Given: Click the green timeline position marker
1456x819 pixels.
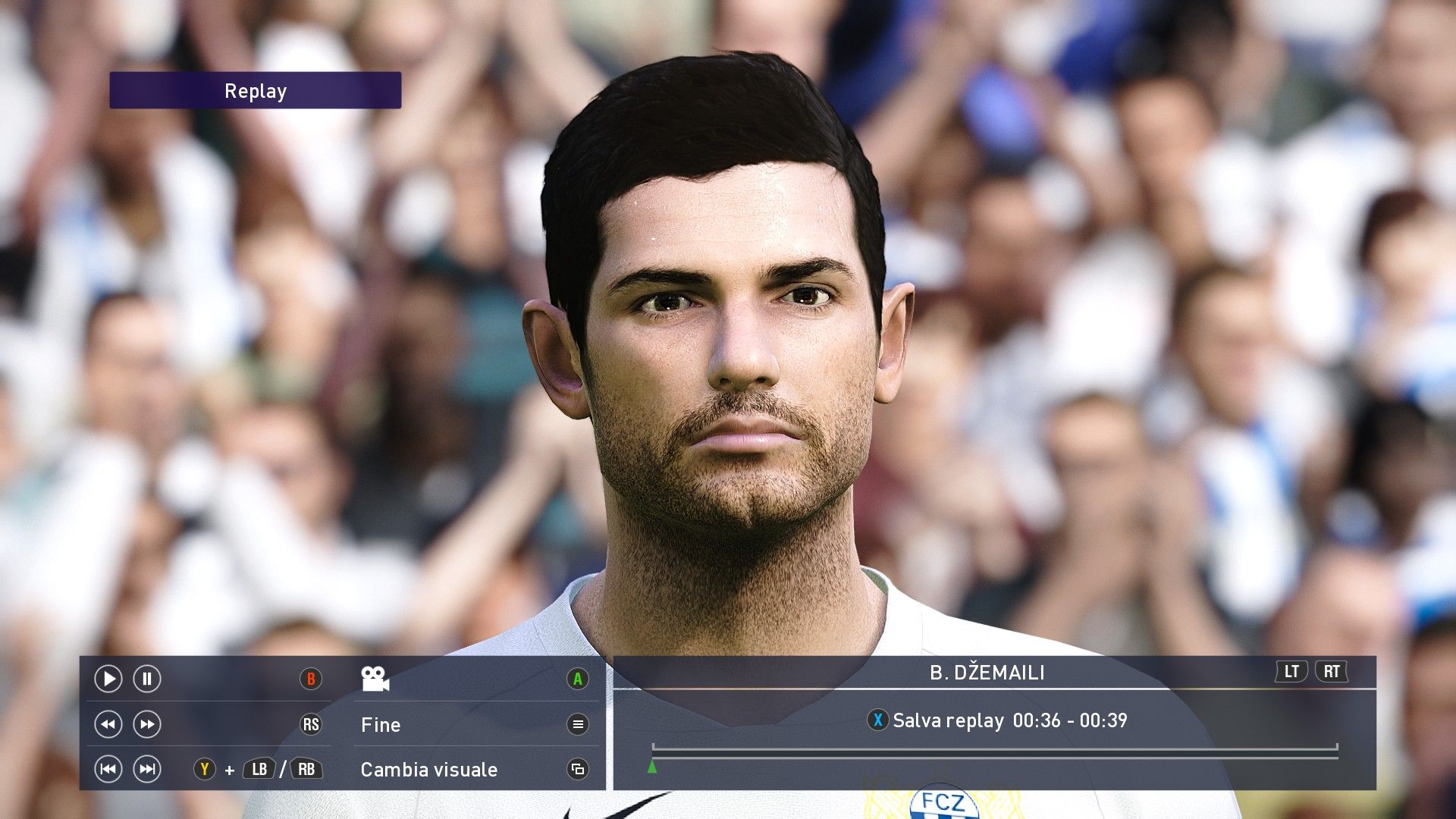Looking at the screenshot, I should [652, 767].
